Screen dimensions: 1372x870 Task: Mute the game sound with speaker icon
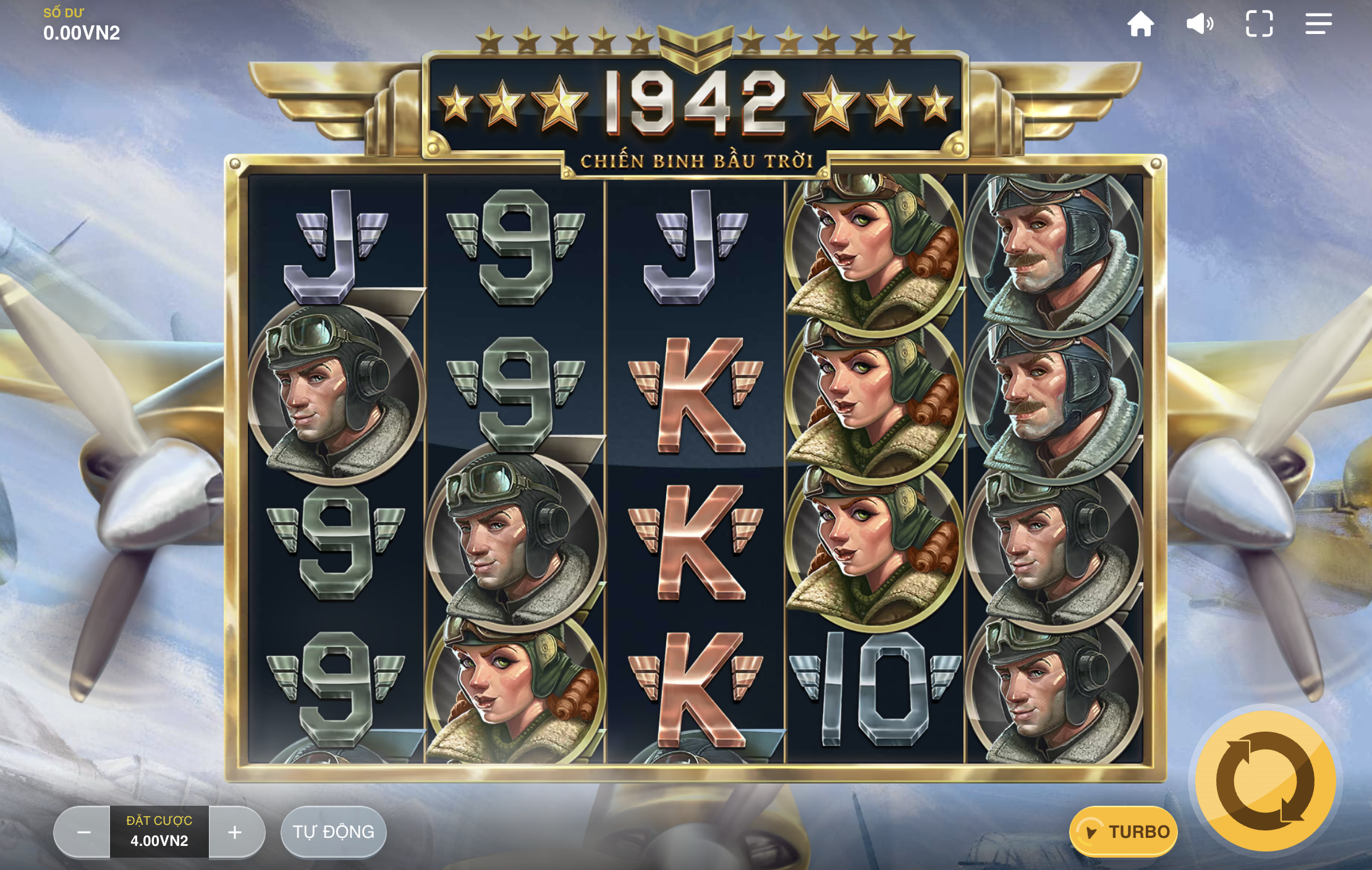[1201, 24]
